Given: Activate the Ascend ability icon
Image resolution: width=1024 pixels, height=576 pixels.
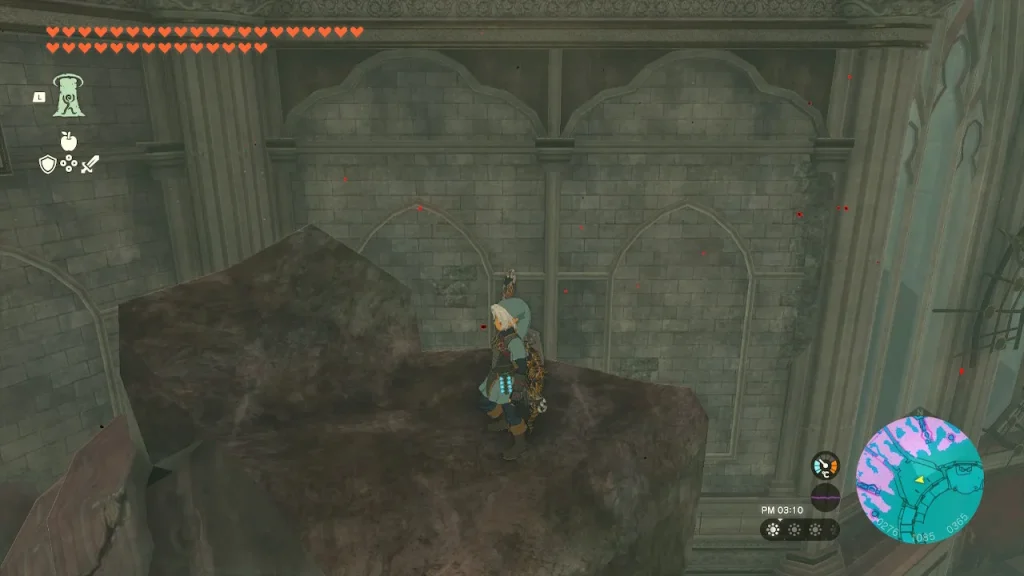Looking at the screenshot, I should click(68, 95).
